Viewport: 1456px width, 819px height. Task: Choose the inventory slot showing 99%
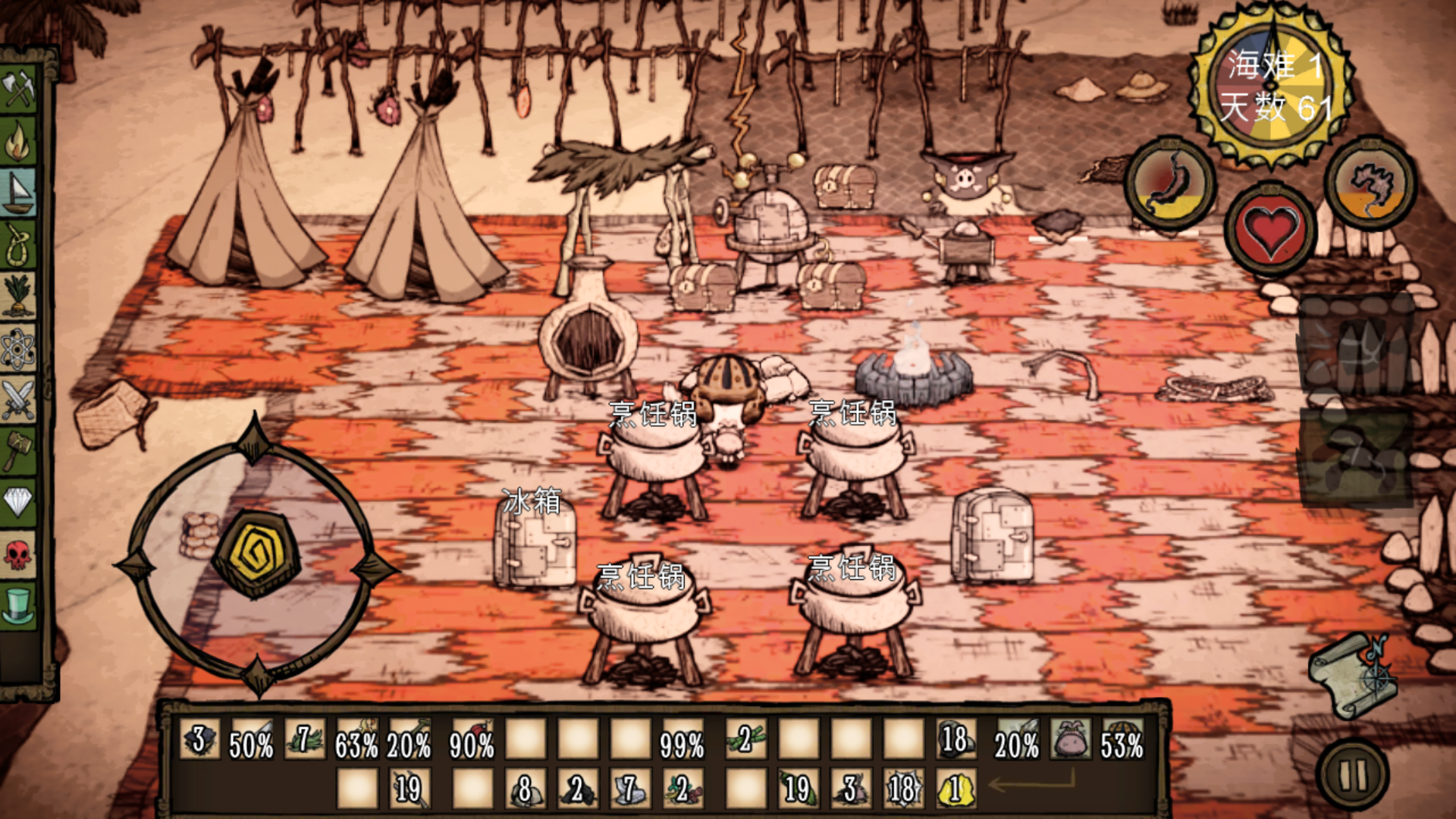682,739
